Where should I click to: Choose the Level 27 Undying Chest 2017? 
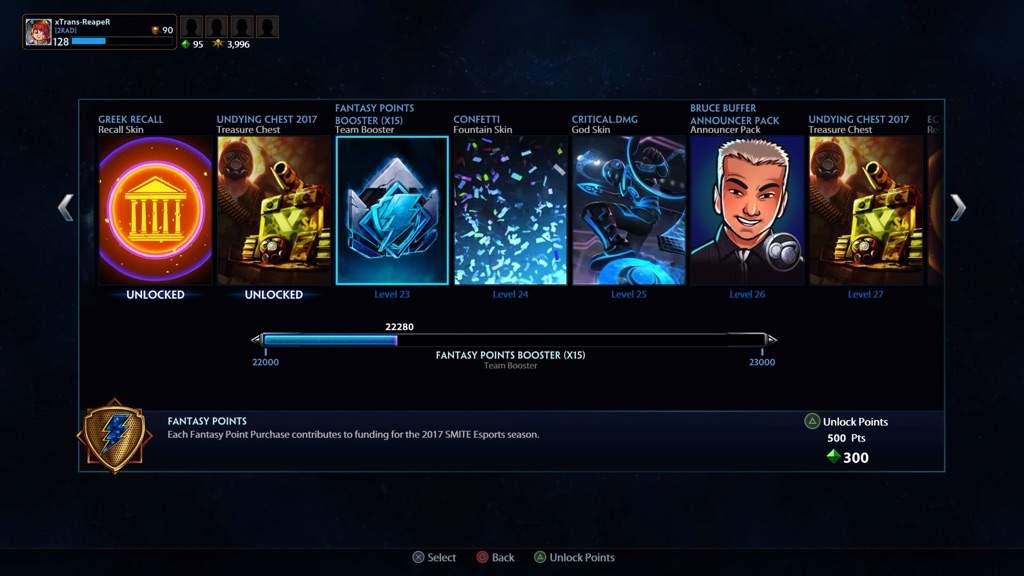pos(866,210)
